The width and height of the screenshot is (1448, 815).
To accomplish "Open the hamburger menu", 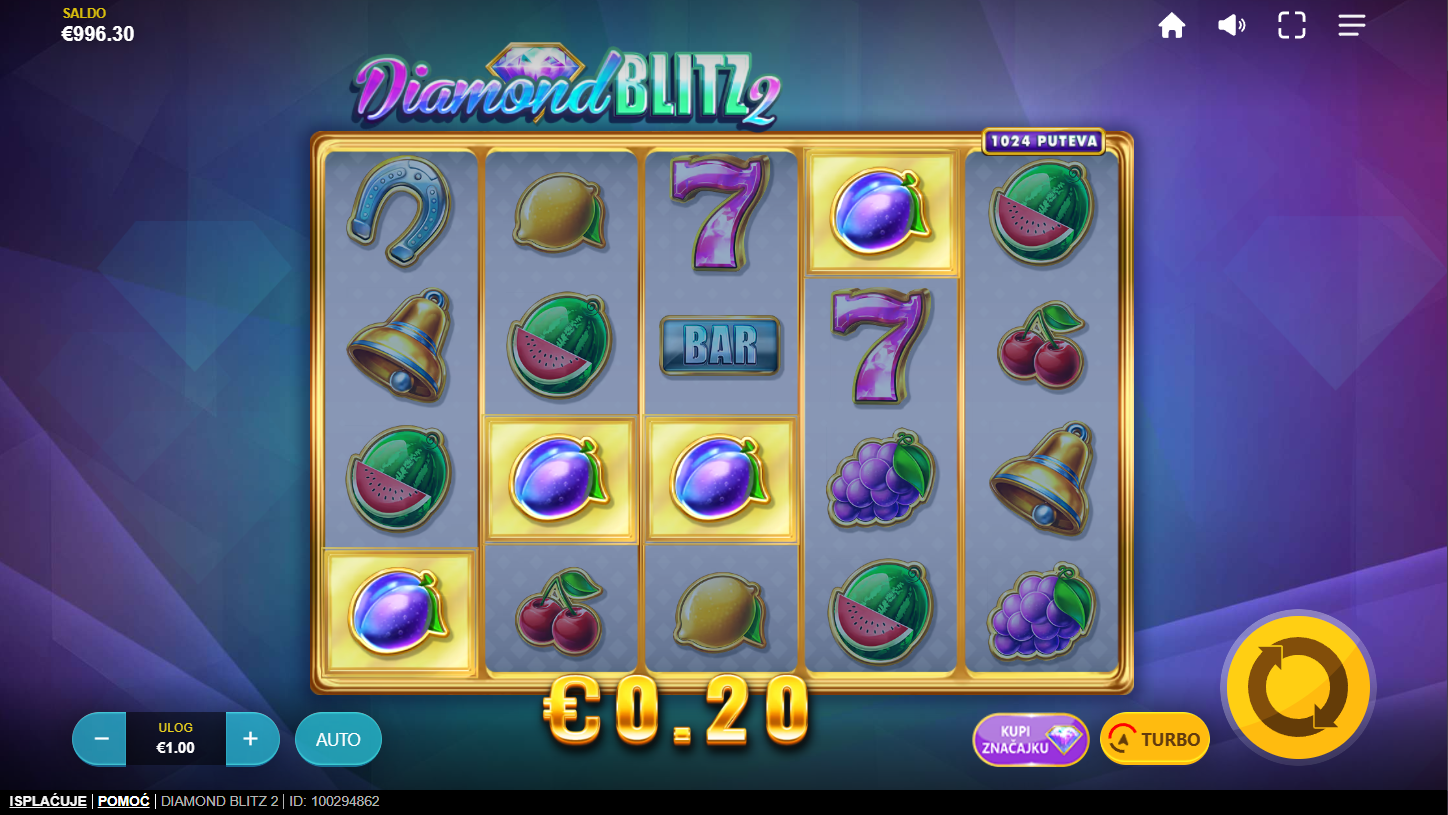I will click(1352, 26).
